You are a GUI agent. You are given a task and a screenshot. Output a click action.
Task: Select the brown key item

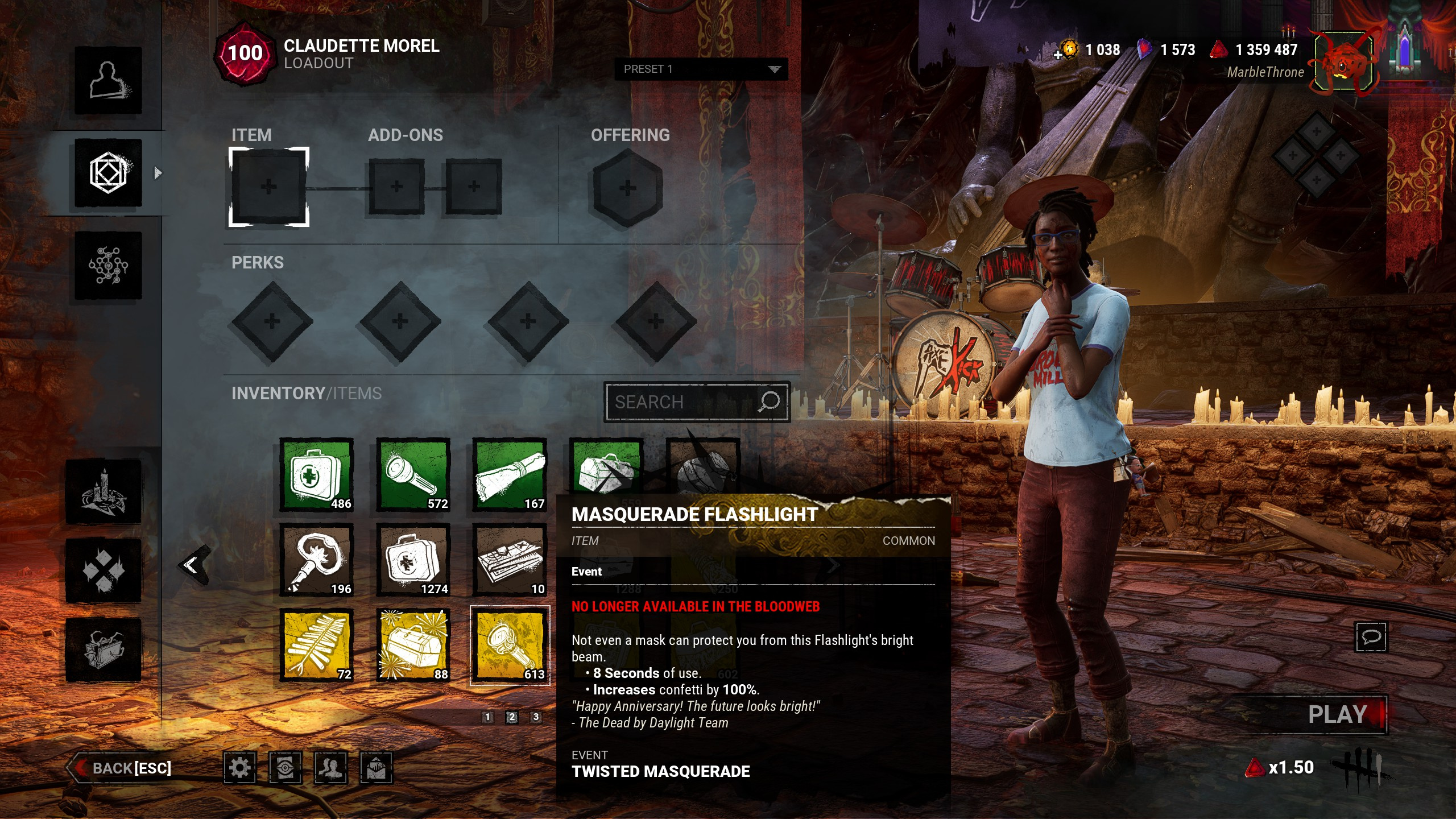(x=317, y=560)
